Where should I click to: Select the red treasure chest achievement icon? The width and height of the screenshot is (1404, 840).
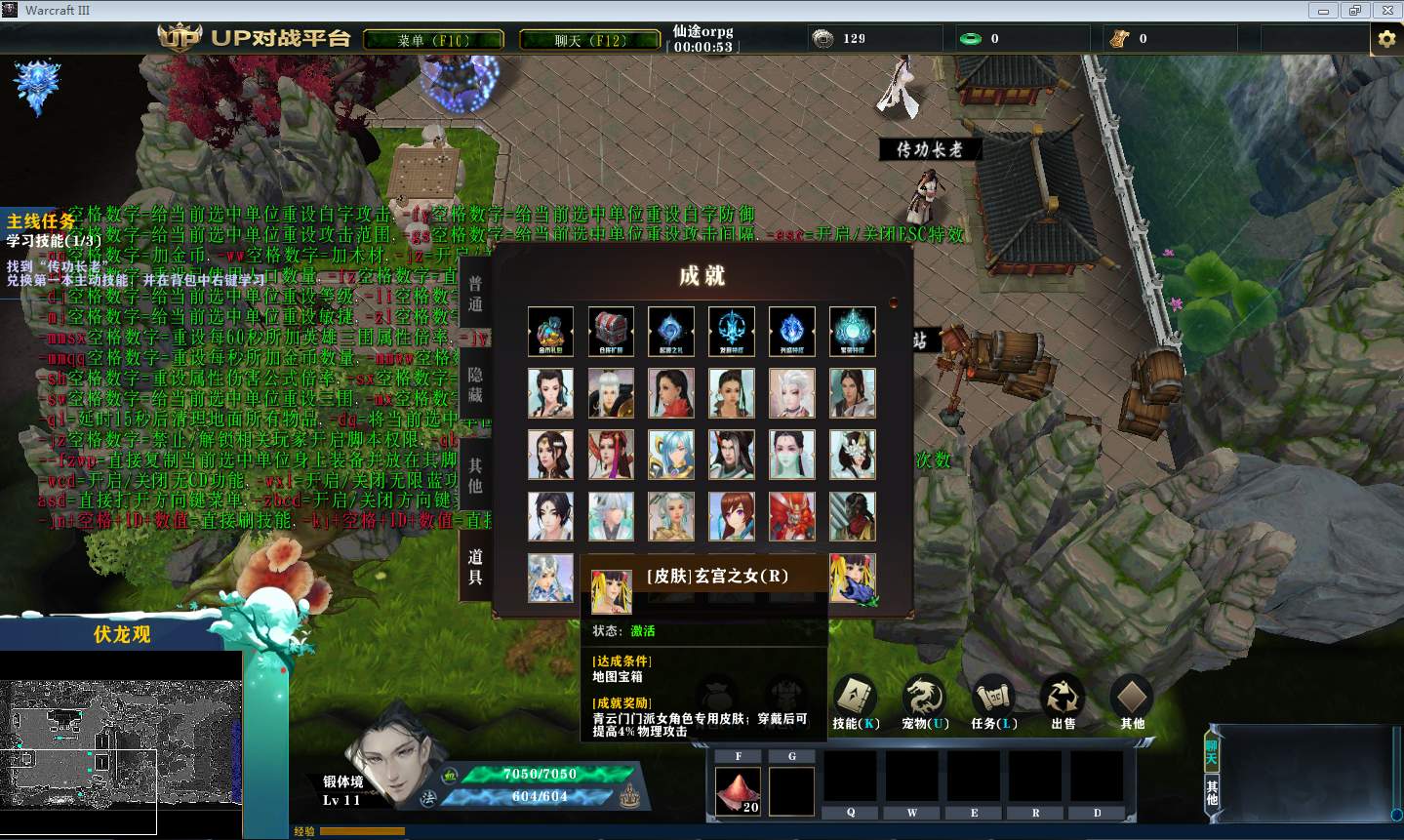click(611, 332)
